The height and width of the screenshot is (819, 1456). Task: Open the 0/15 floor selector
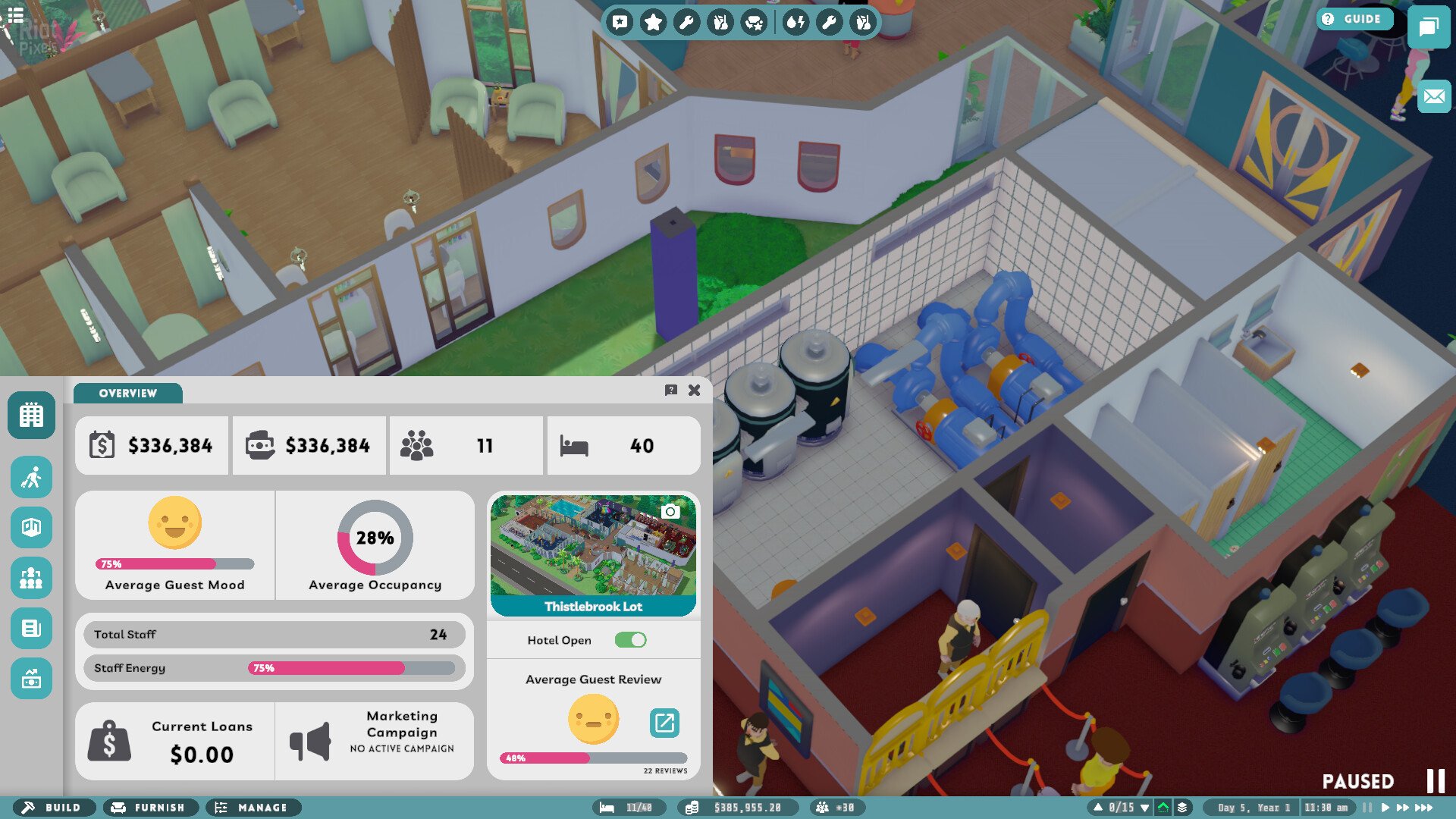click(x=1121, y=808)
